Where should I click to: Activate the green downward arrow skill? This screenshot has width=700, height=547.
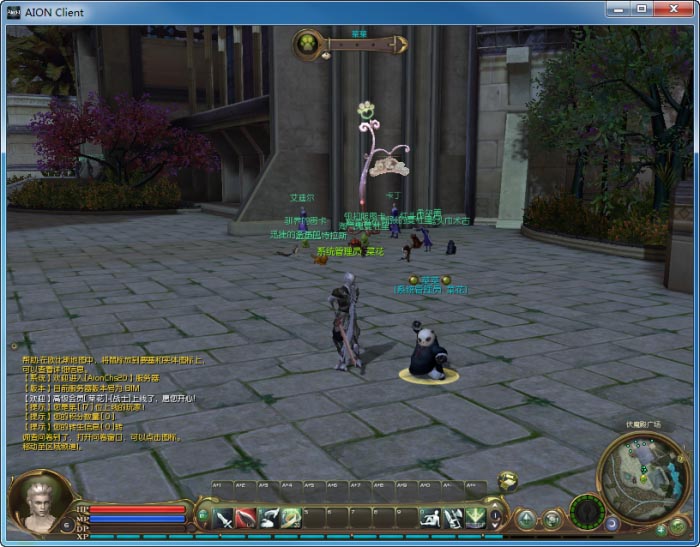coord(475,517)
